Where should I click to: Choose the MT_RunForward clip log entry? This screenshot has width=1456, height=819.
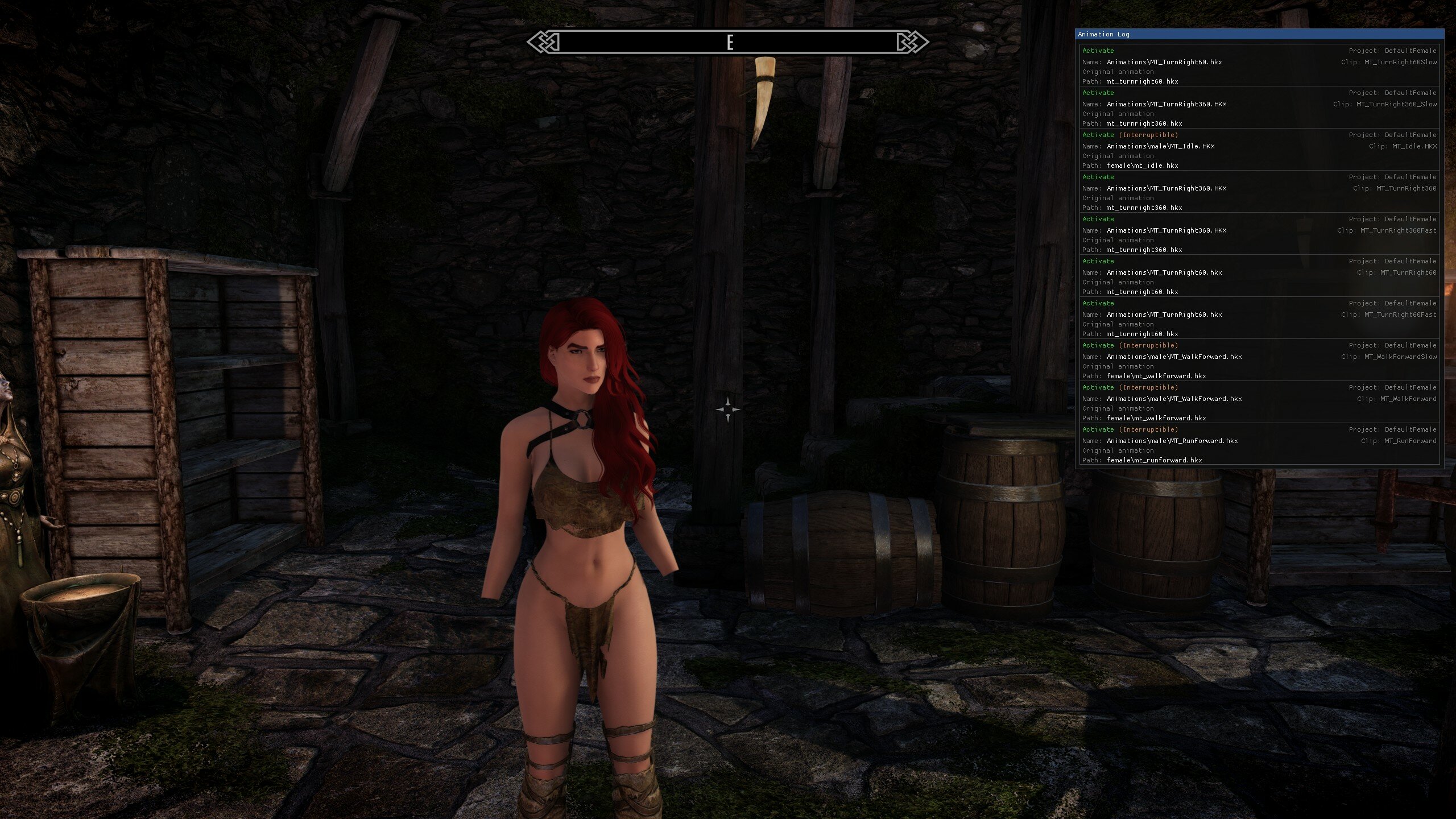(1259, 445)
